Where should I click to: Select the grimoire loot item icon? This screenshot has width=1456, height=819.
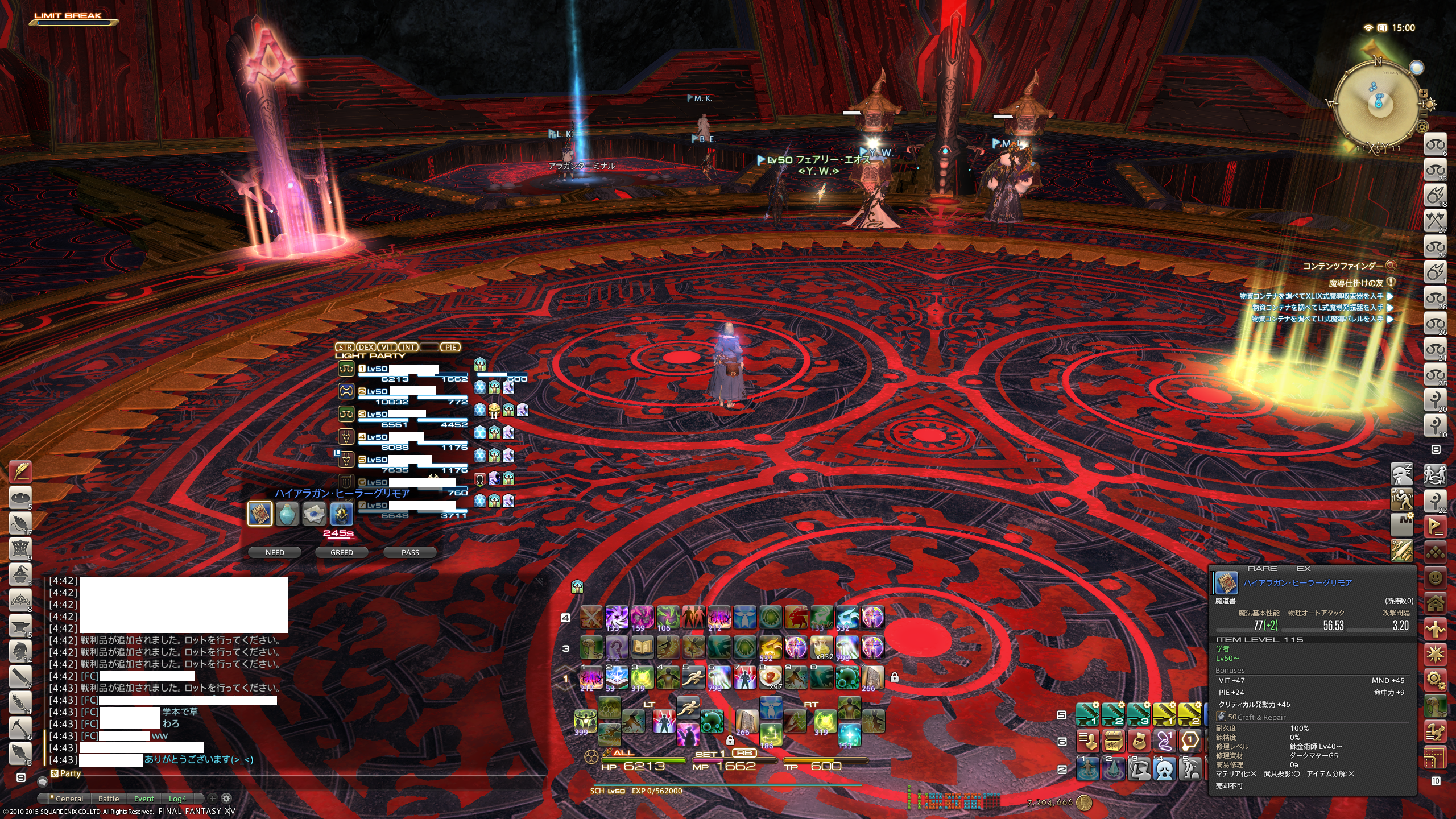pyautogui.click(x=260, y=514)
